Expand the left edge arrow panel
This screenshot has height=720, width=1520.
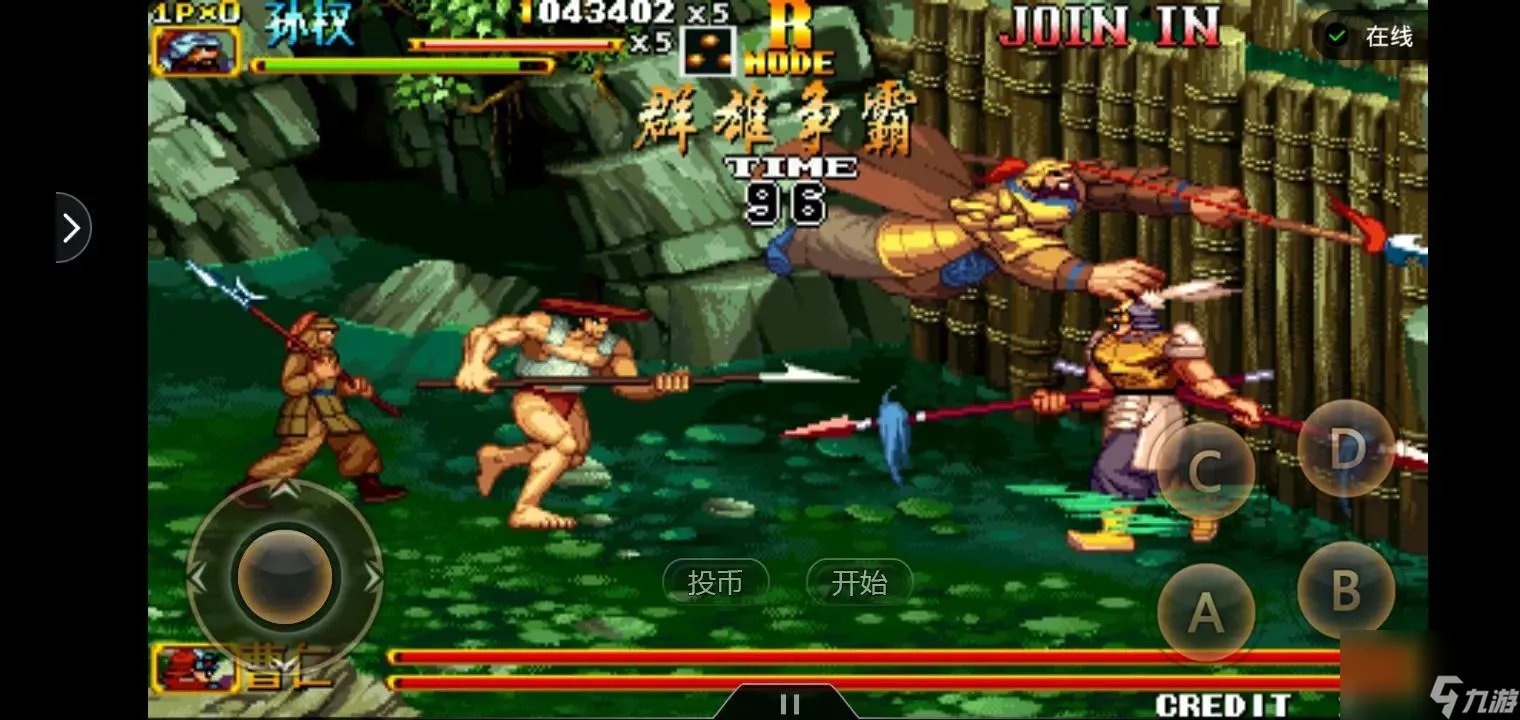72,228
